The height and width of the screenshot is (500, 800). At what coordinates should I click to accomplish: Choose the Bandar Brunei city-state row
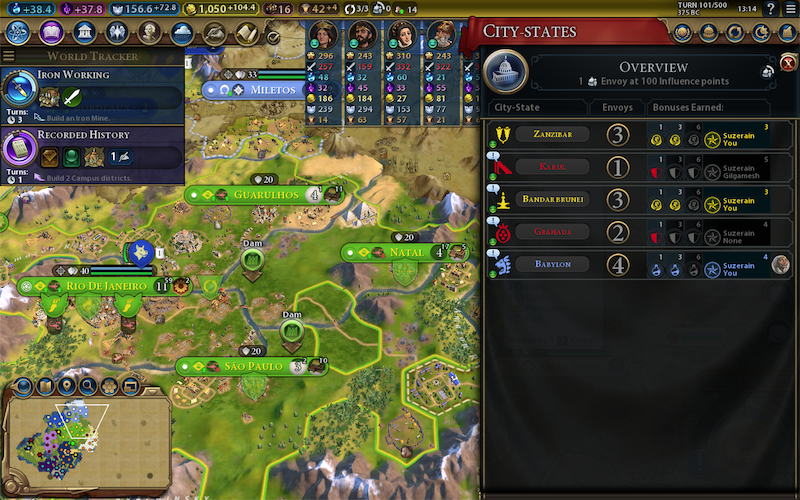pyautogui.click(x=640, y=198)
